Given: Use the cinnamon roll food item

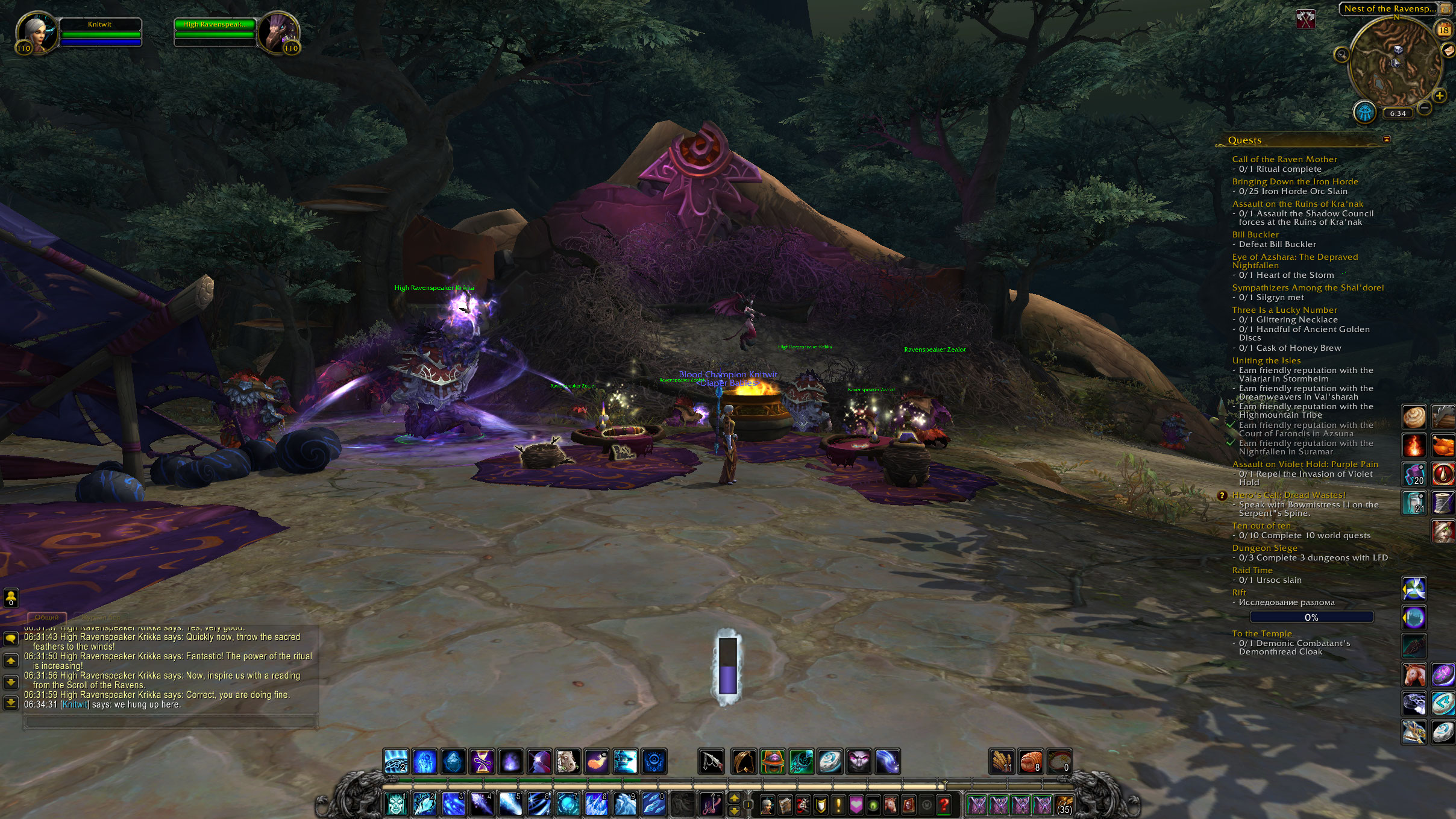Looking at the screenshot, I should click(x=1414, y=416).
